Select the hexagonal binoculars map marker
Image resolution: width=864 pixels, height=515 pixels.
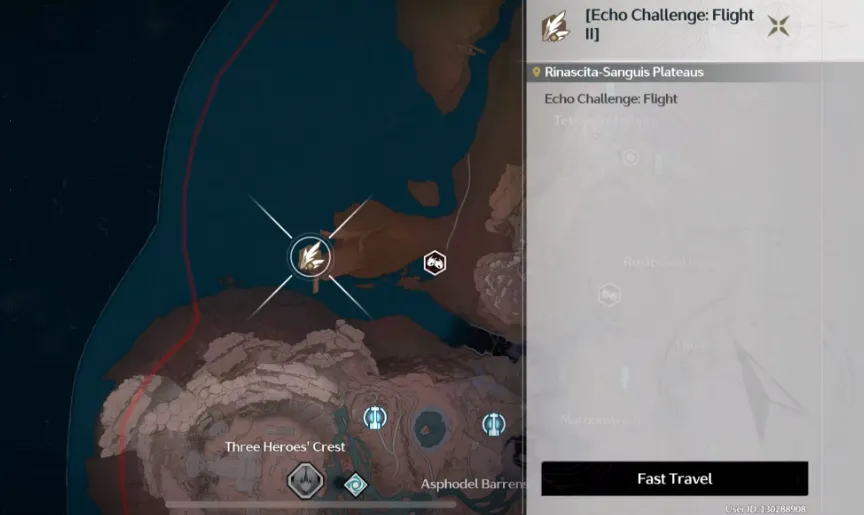click(x=434, y=263)
